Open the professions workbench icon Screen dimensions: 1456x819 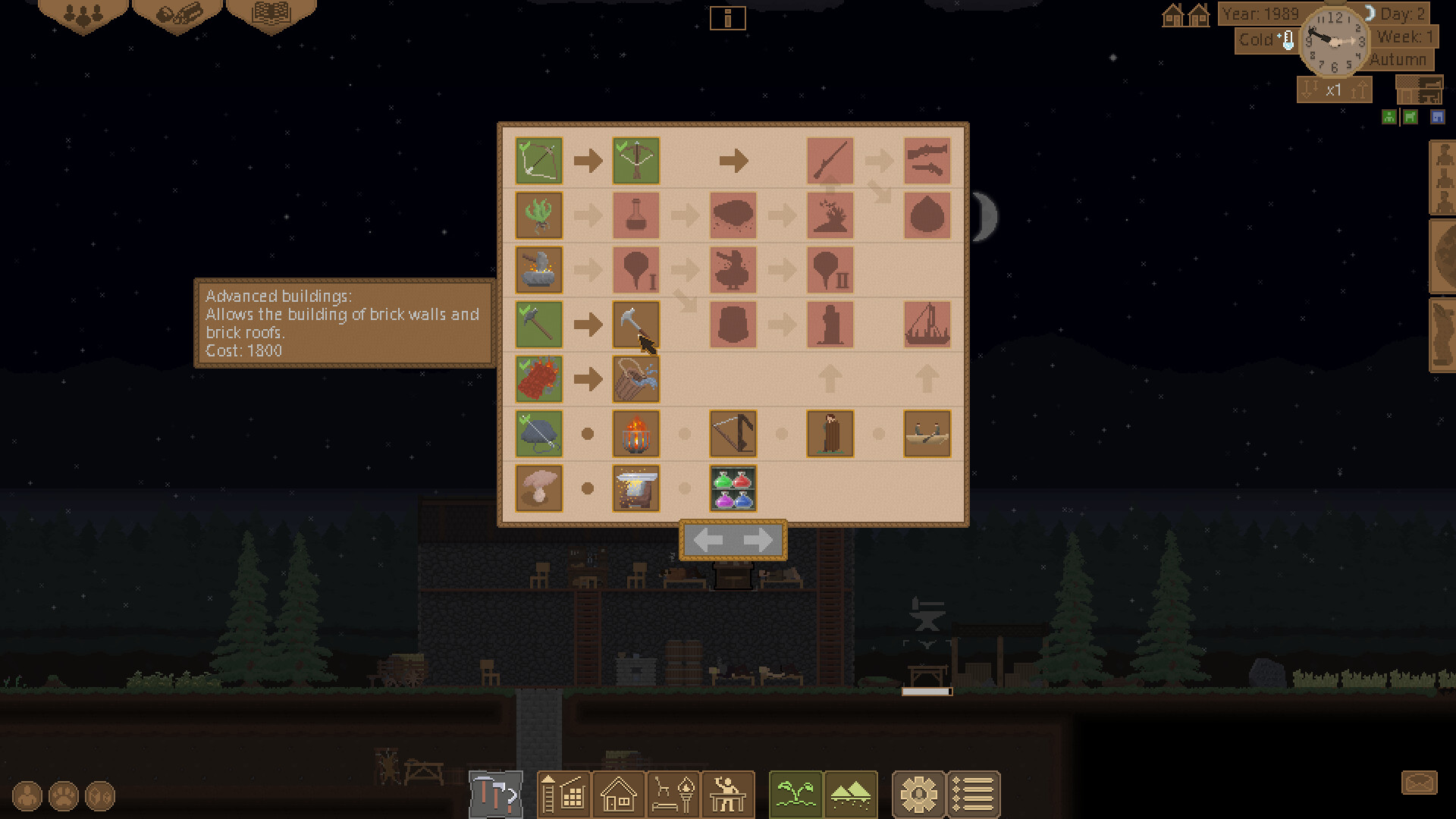coord(726,794)
